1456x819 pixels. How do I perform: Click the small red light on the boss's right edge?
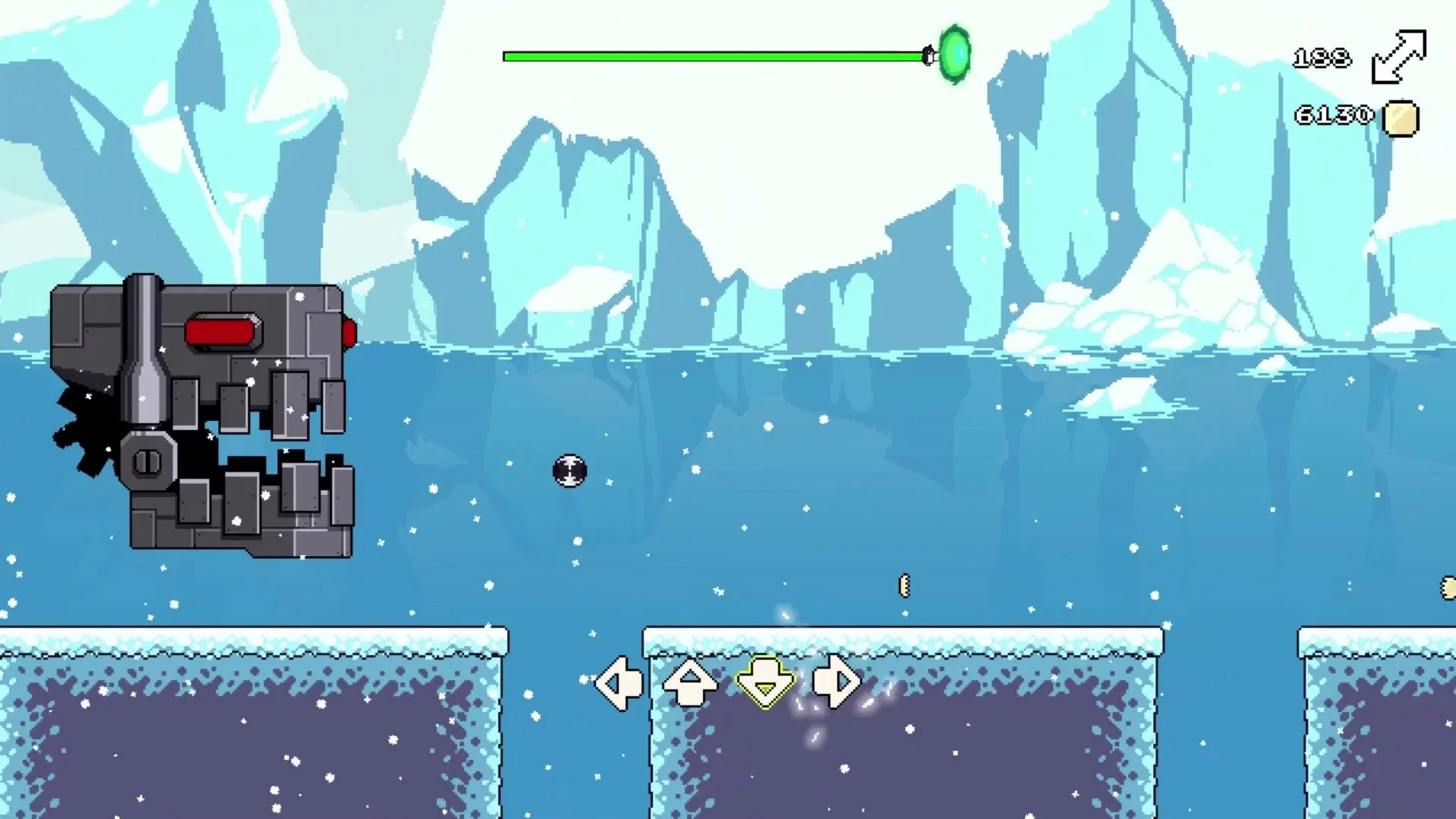(x=351, y=331)
